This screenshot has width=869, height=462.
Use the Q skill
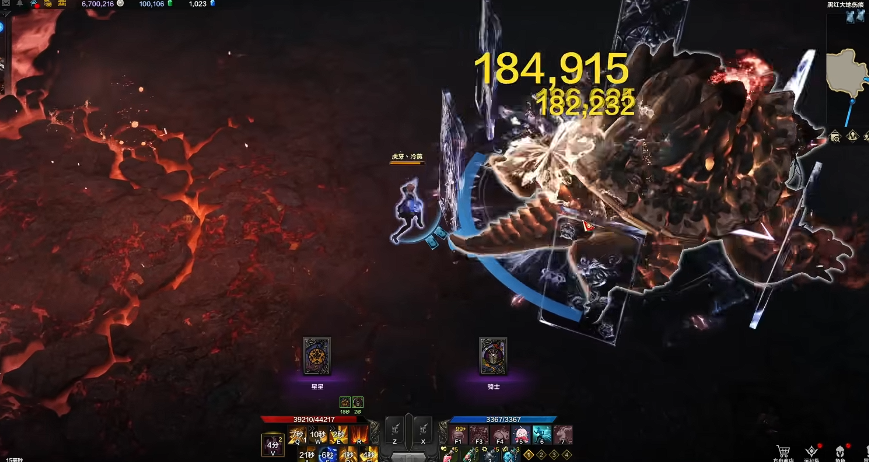tap(297, 434)
